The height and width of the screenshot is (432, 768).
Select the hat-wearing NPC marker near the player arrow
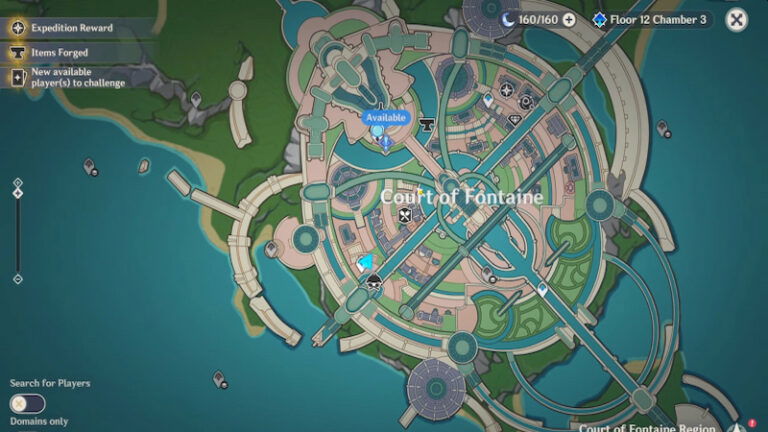[x=373, y=281]
